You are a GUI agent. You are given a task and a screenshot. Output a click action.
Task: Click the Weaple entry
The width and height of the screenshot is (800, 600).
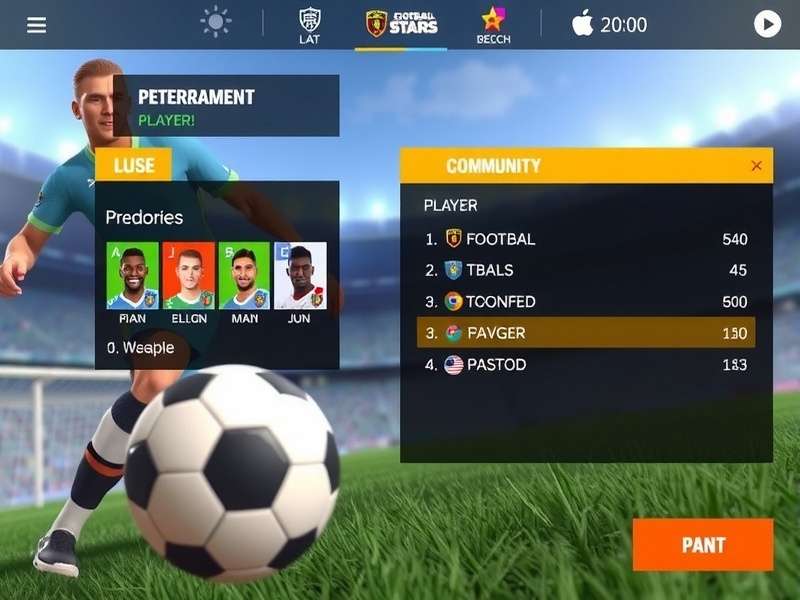point(141,348)
